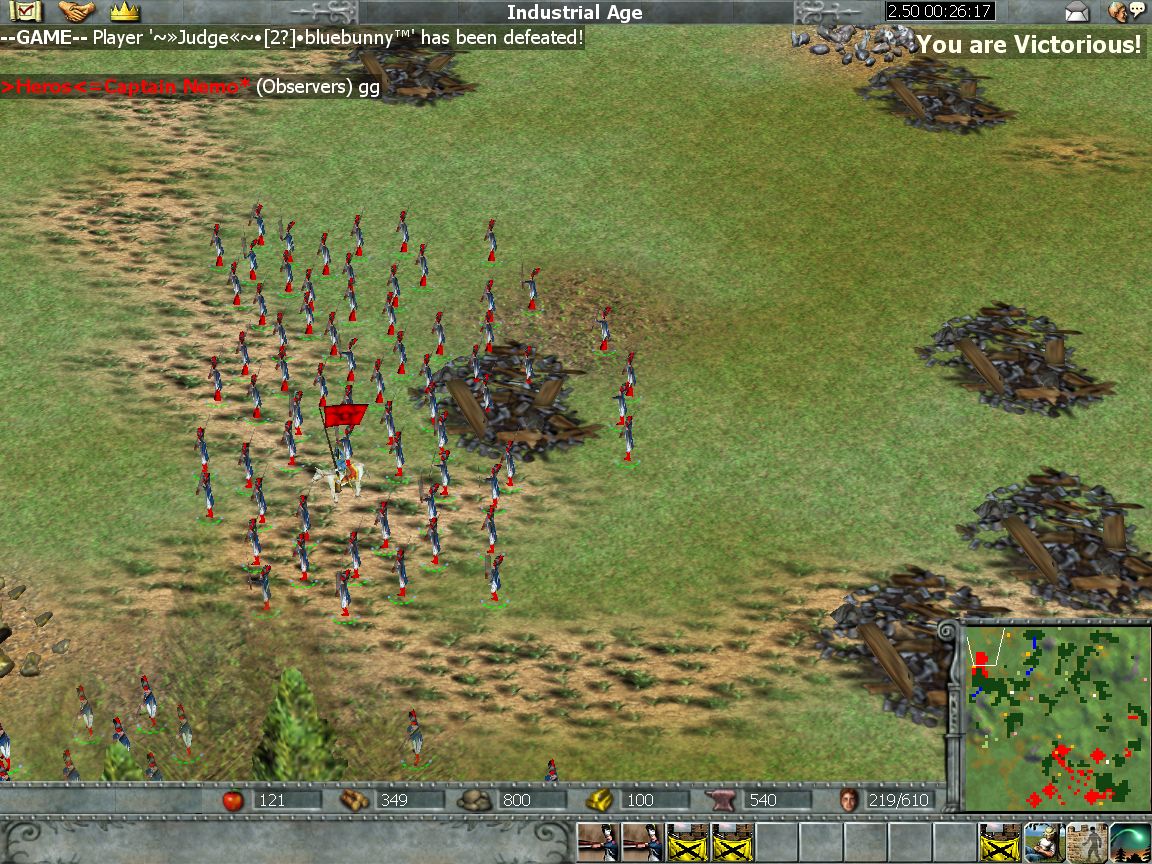
Task: Click the green aurora night sky icon
Action: (x=1130, y=843)
